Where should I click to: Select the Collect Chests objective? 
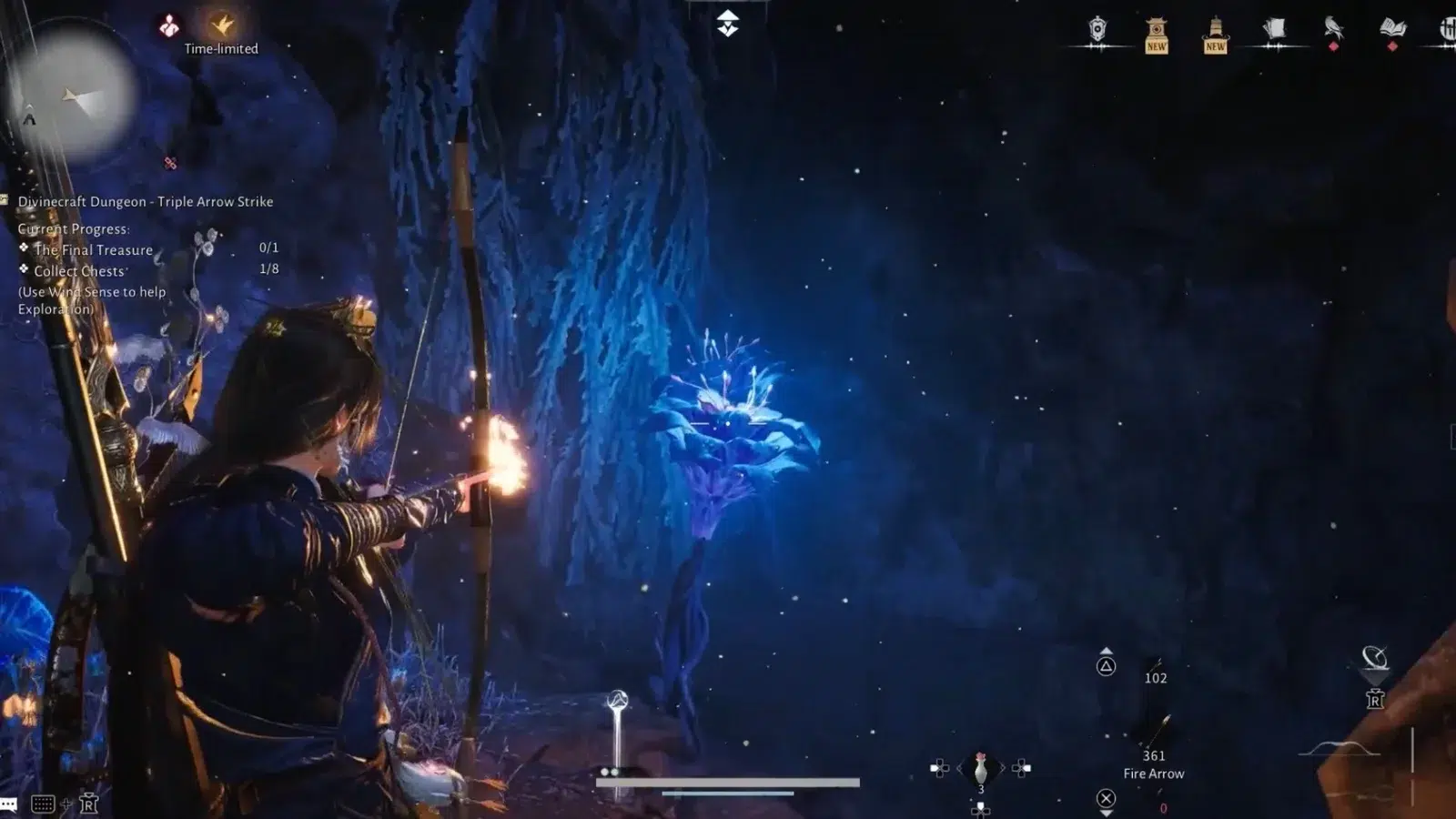(x=79, y=271)
